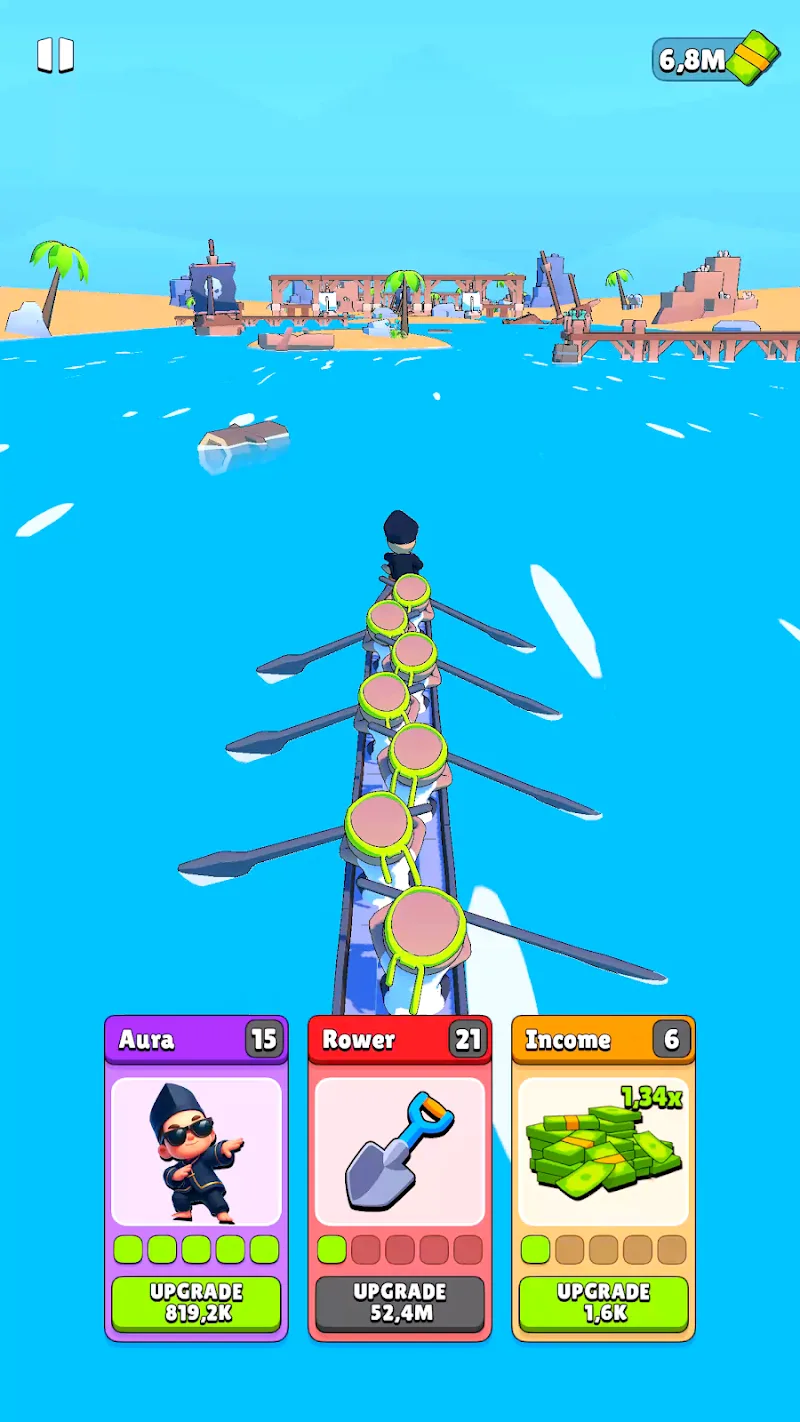Image resolution: width=800 pixels, height=1422 pixels.
Task: Select the Aura card character portrait
Action: [x=196, y=1152]
